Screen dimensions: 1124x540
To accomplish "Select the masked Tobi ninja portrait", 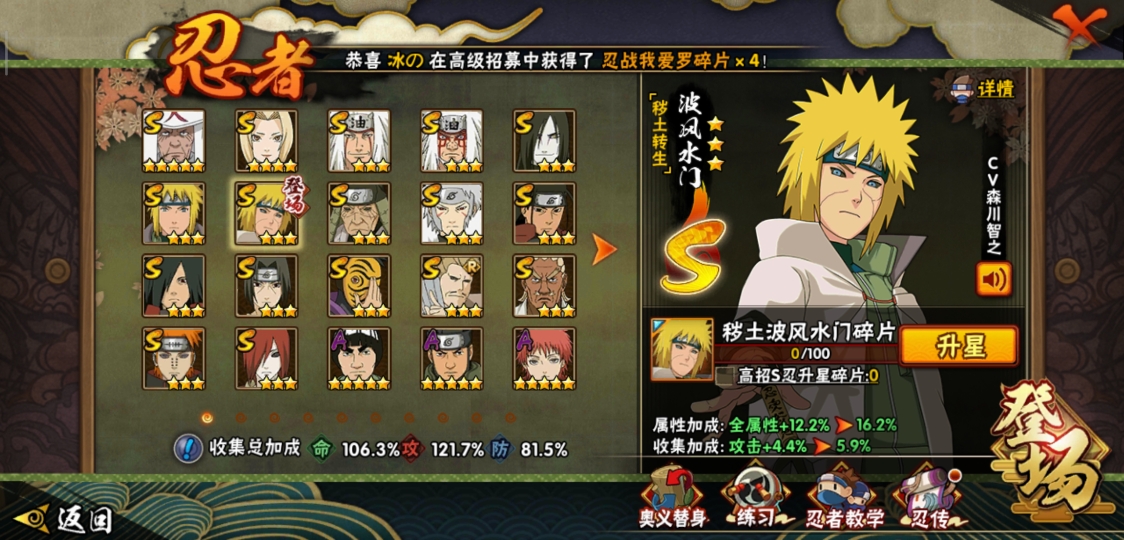I will pyautogui.click(x=359, y=286).
